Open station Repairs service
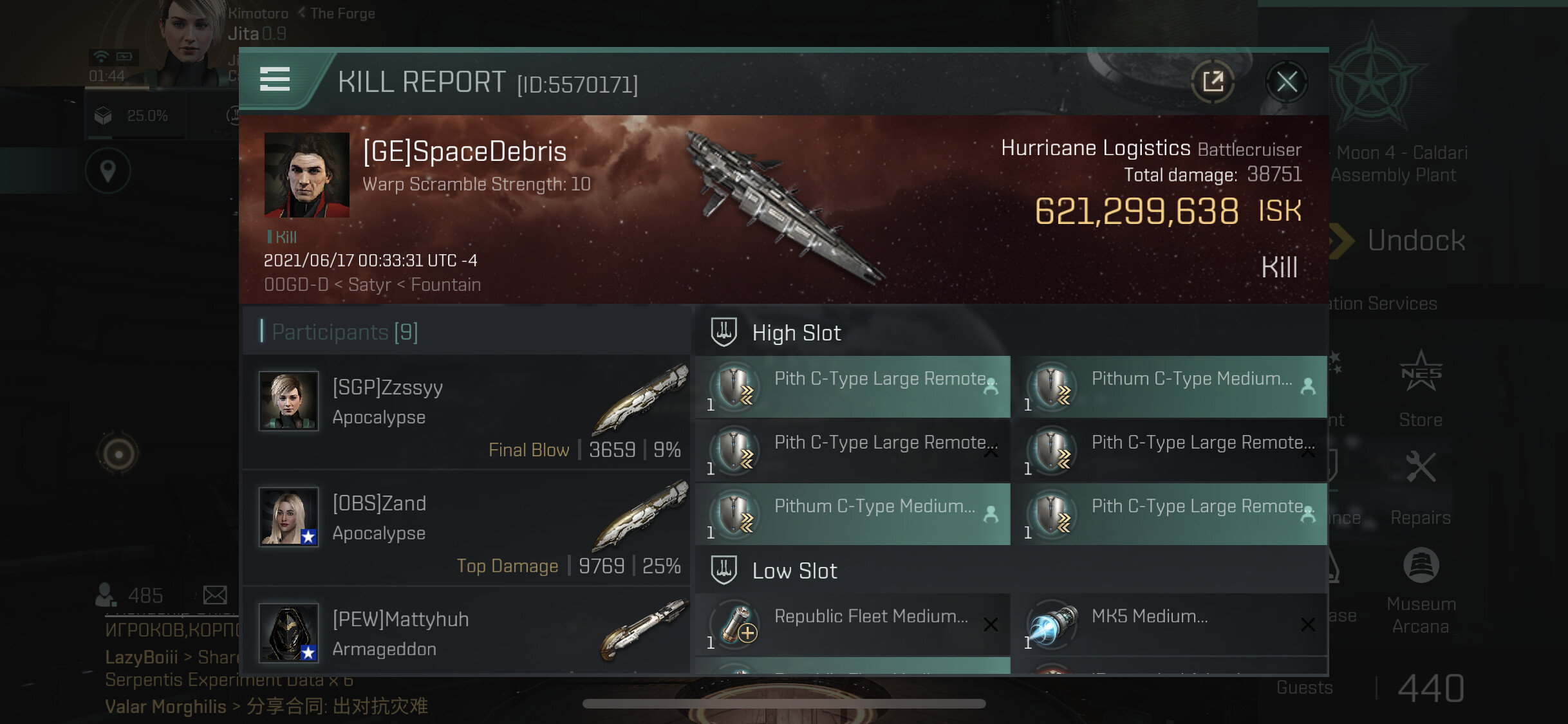 coord(1421,488)
